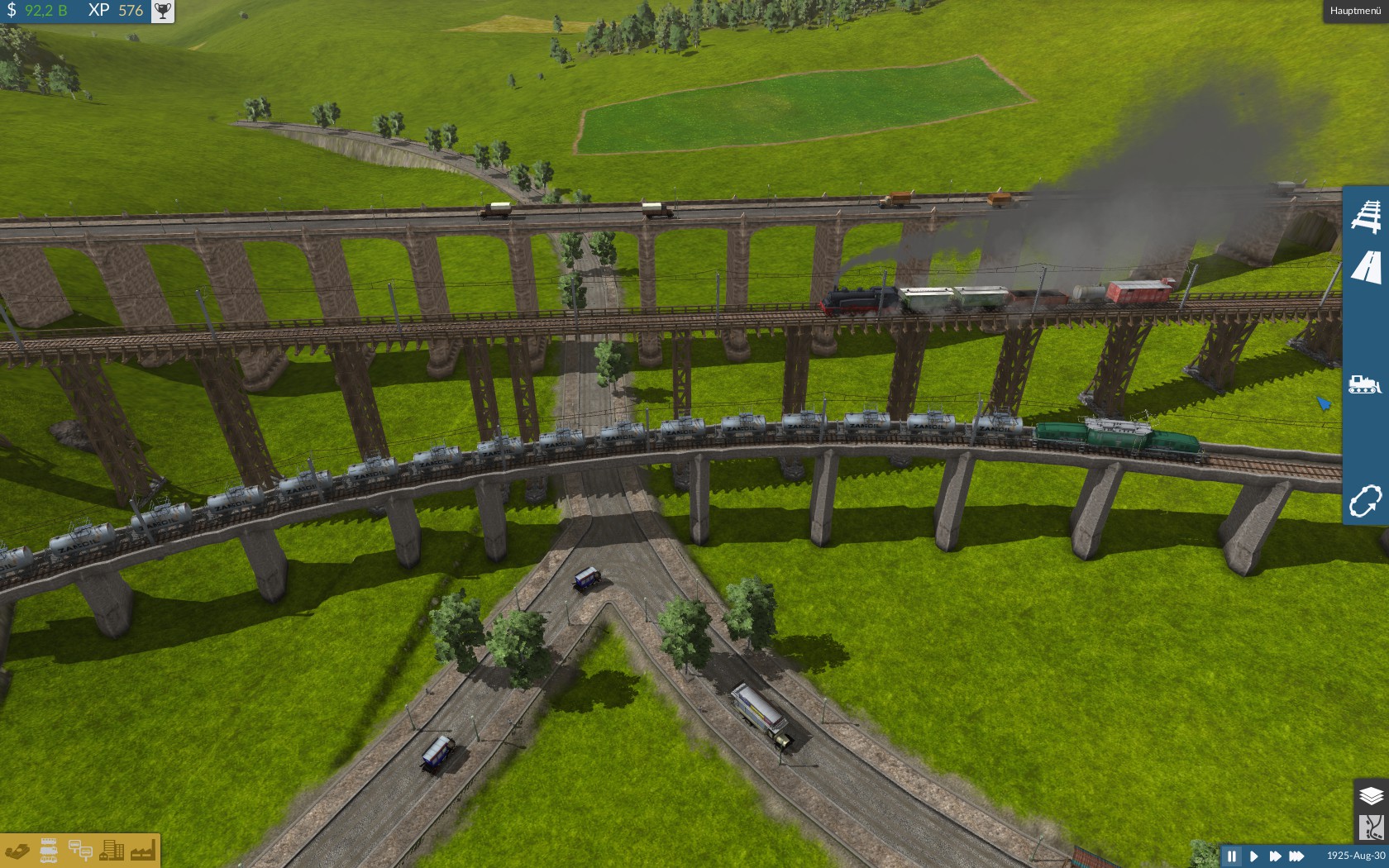
Task: Toggle the minimap route map button
Action: (1371, 827)
